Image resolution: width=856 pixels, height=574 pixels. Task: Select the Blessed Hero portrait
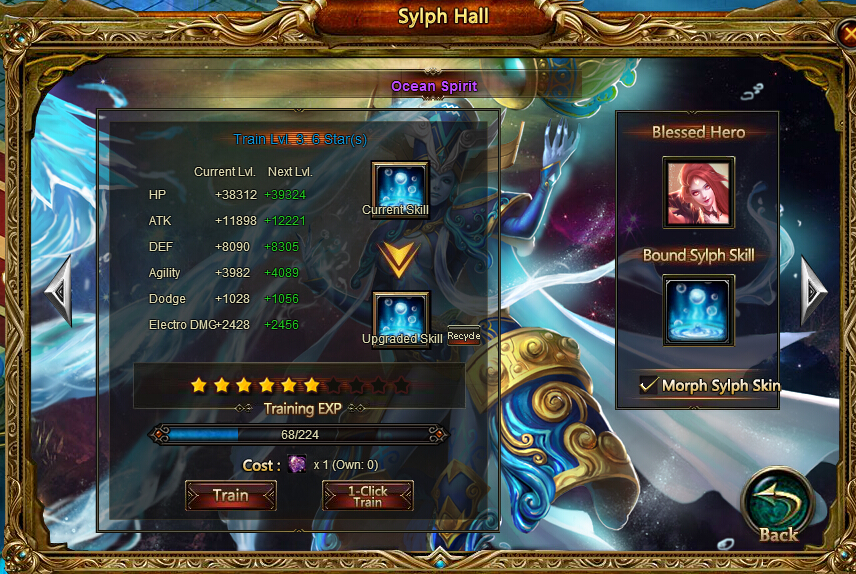point(698,192)
